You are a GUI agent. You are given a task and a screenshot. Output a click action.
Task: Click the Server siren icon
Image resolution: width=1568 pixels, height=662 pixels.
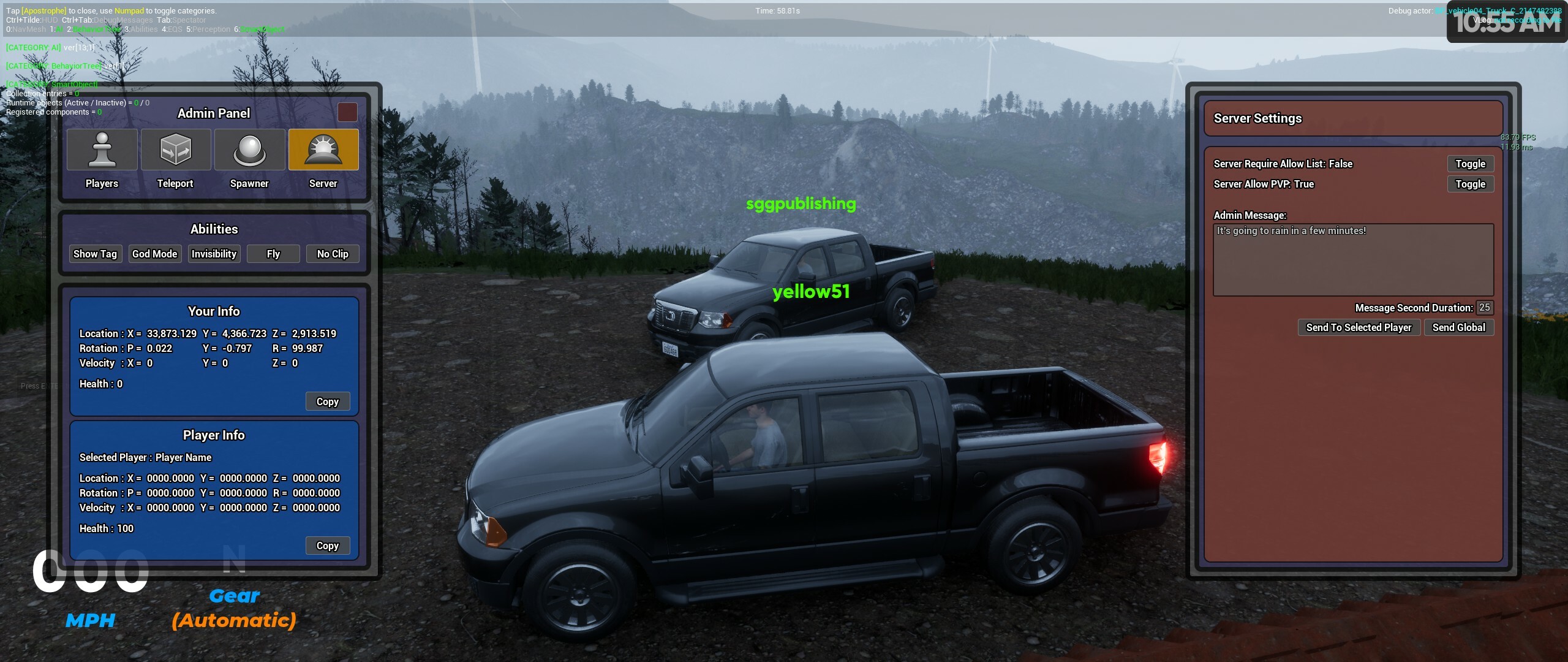point(324,149)
